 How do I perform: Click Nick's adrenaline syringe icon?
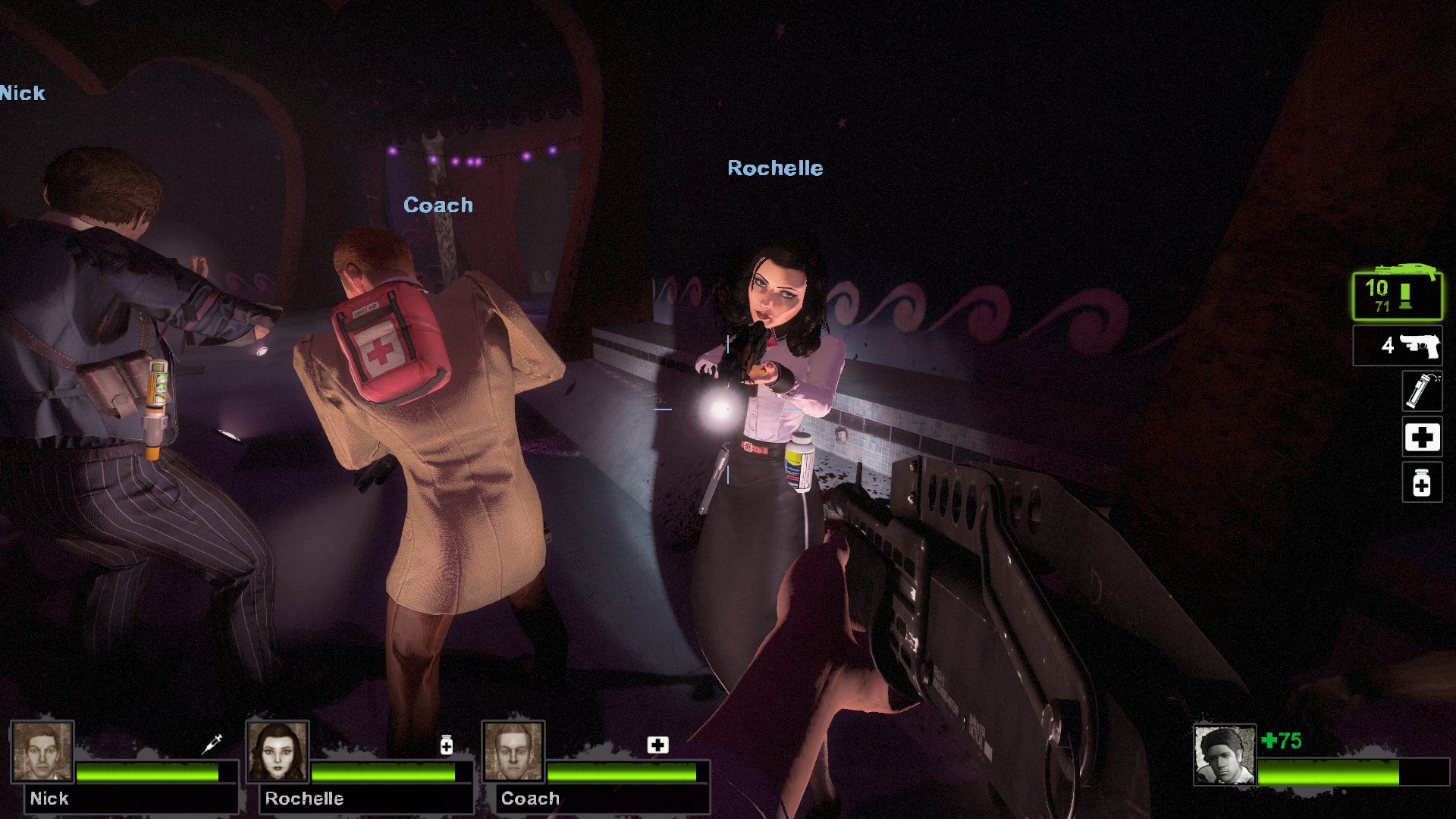(x=212, y=744)
